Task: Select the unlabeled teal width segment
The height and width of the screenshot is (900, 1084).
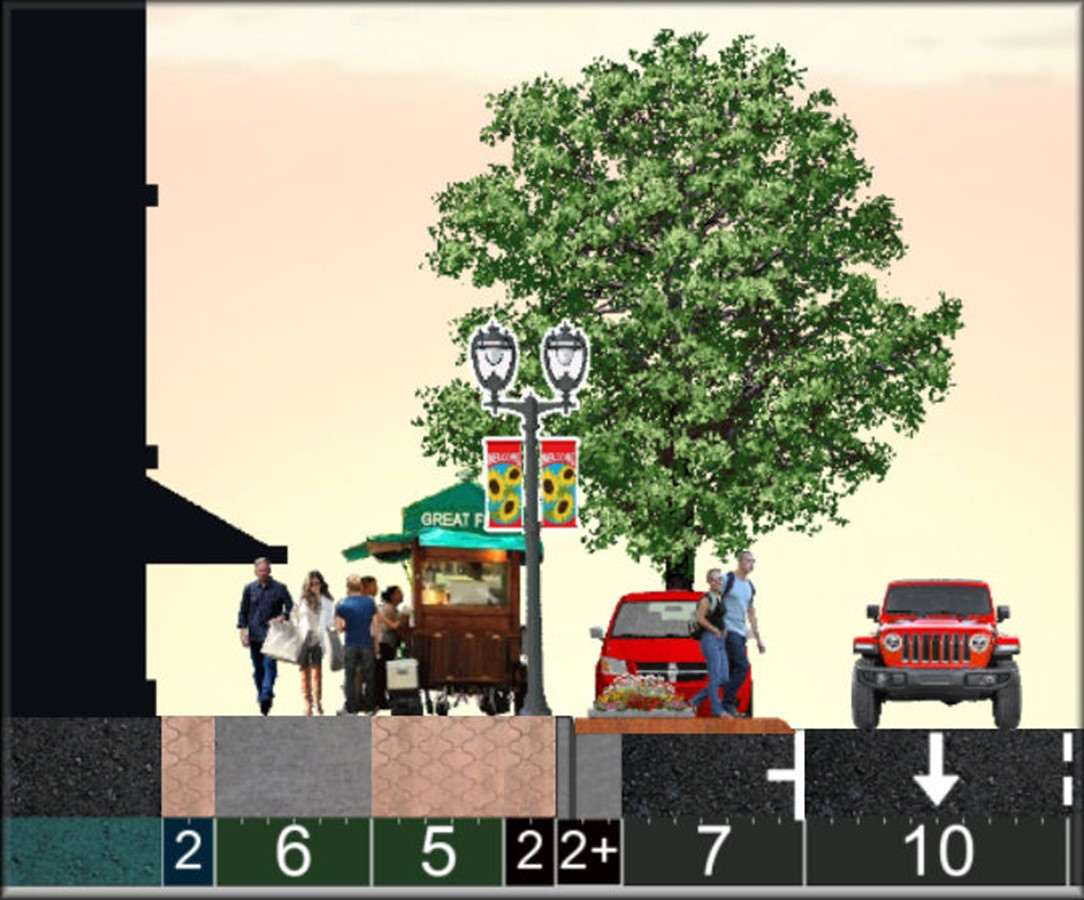Action: point(82,851)
